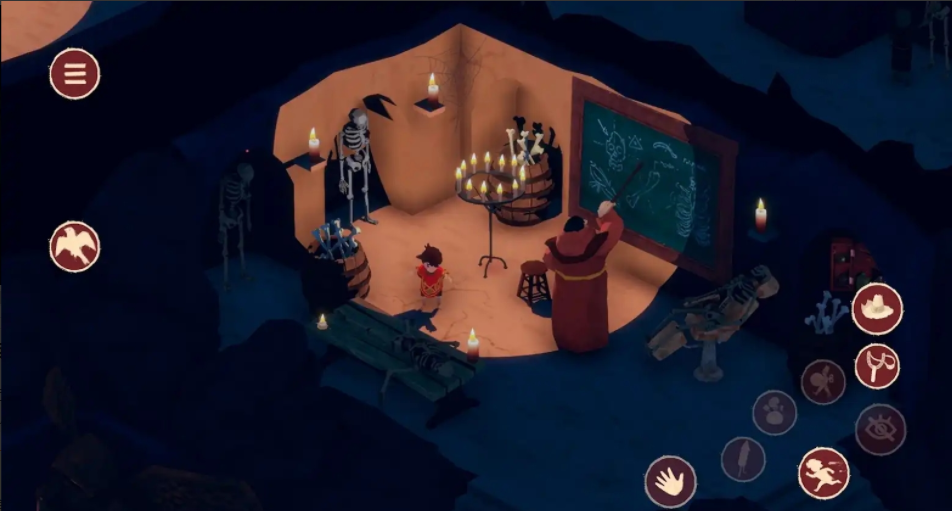
Task: Toggle the crossed-out eye hide button
Action: point(880,430)
